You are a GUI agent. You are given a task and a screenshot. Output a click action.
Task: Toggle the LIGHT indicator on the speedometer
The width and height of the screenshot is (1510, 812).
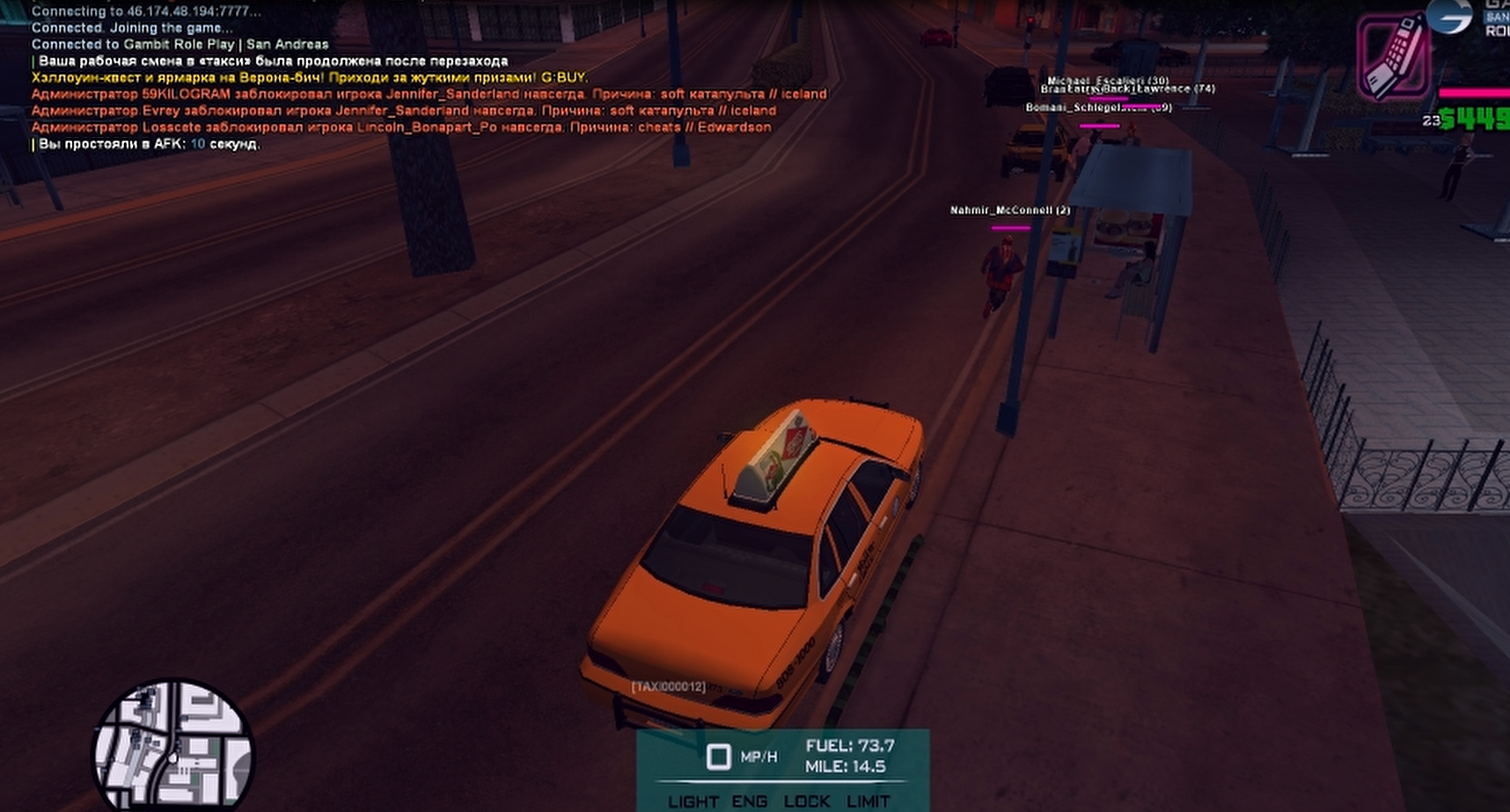tap(693, 801)
